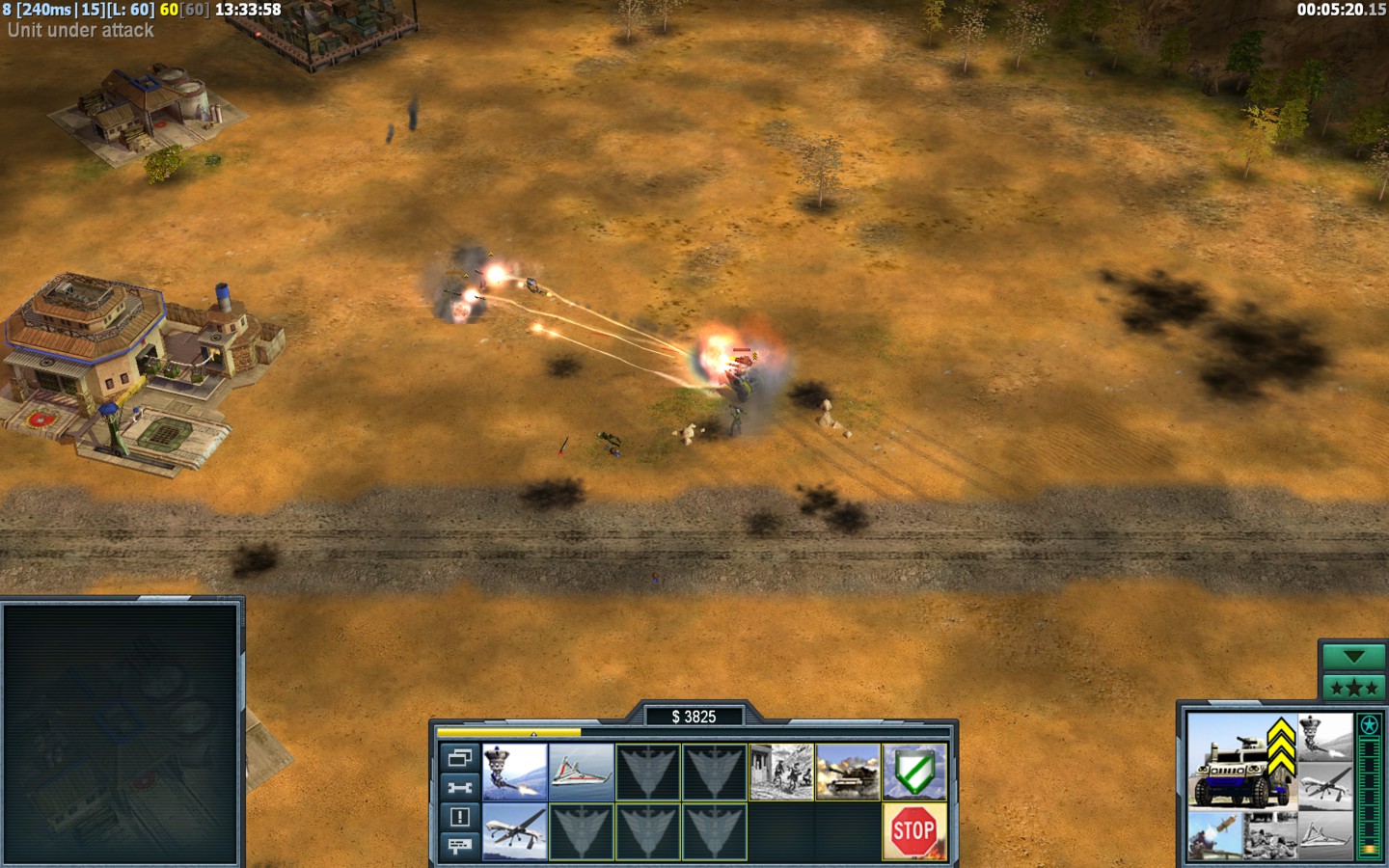Screen dimensions: 1389x868
Task: Click the wrench button on the command bar
Action: (x=459, y=787)
